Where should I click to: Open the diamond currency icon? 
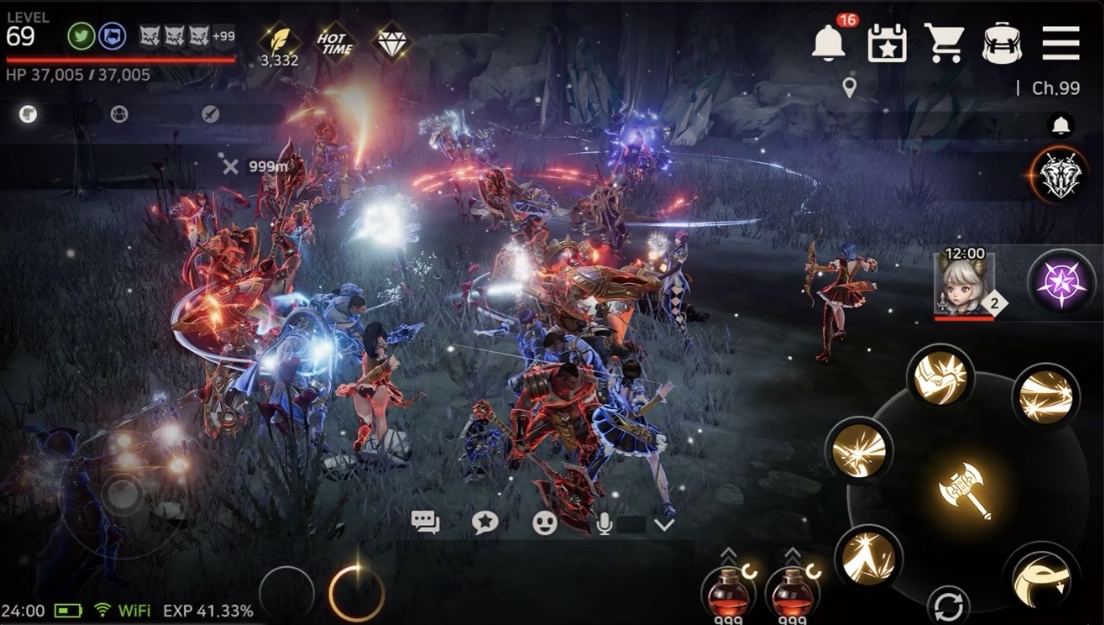390,43
